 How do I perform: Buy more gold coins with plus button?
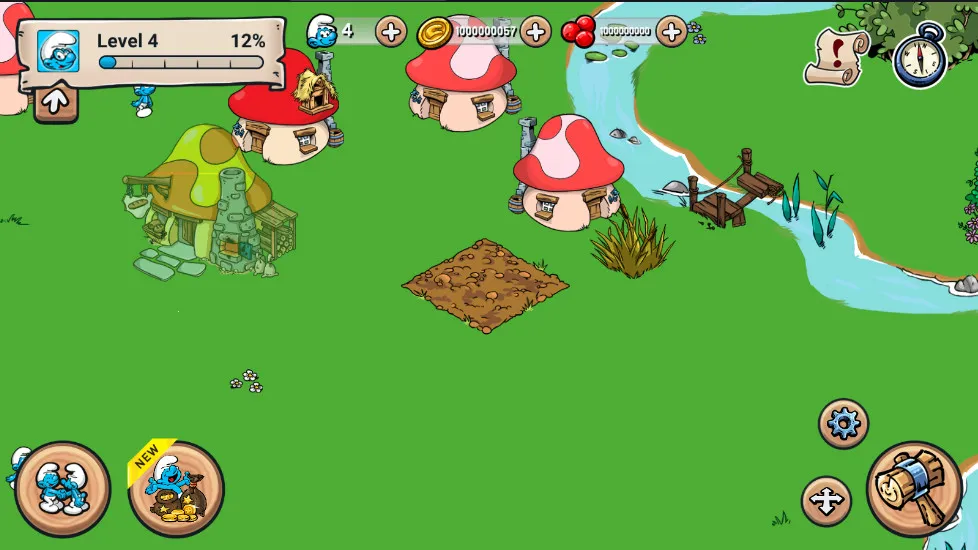point(536,31)
